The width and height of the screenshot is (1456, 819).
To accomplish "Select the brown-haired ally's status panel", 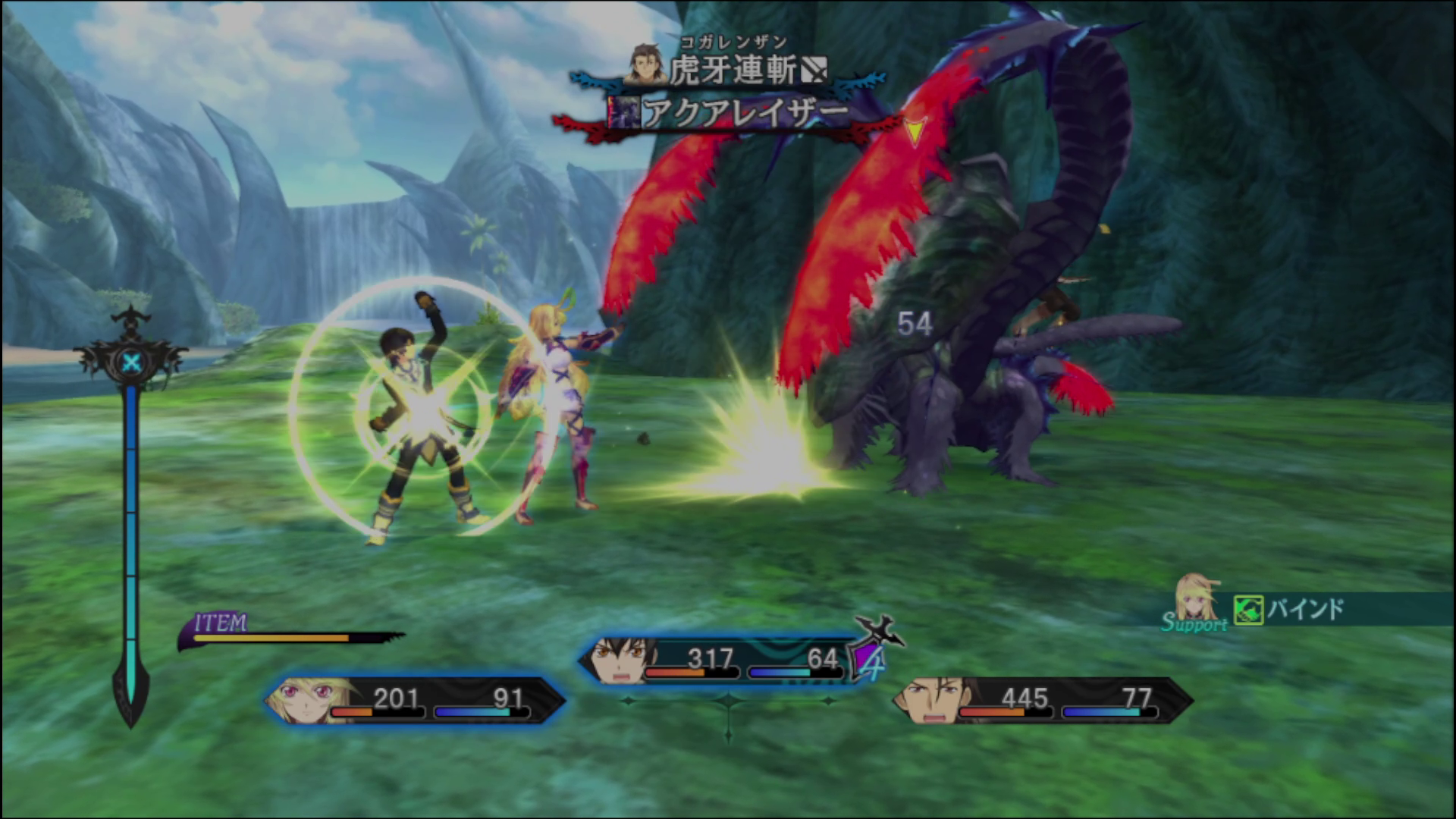I will [1043, 700].
